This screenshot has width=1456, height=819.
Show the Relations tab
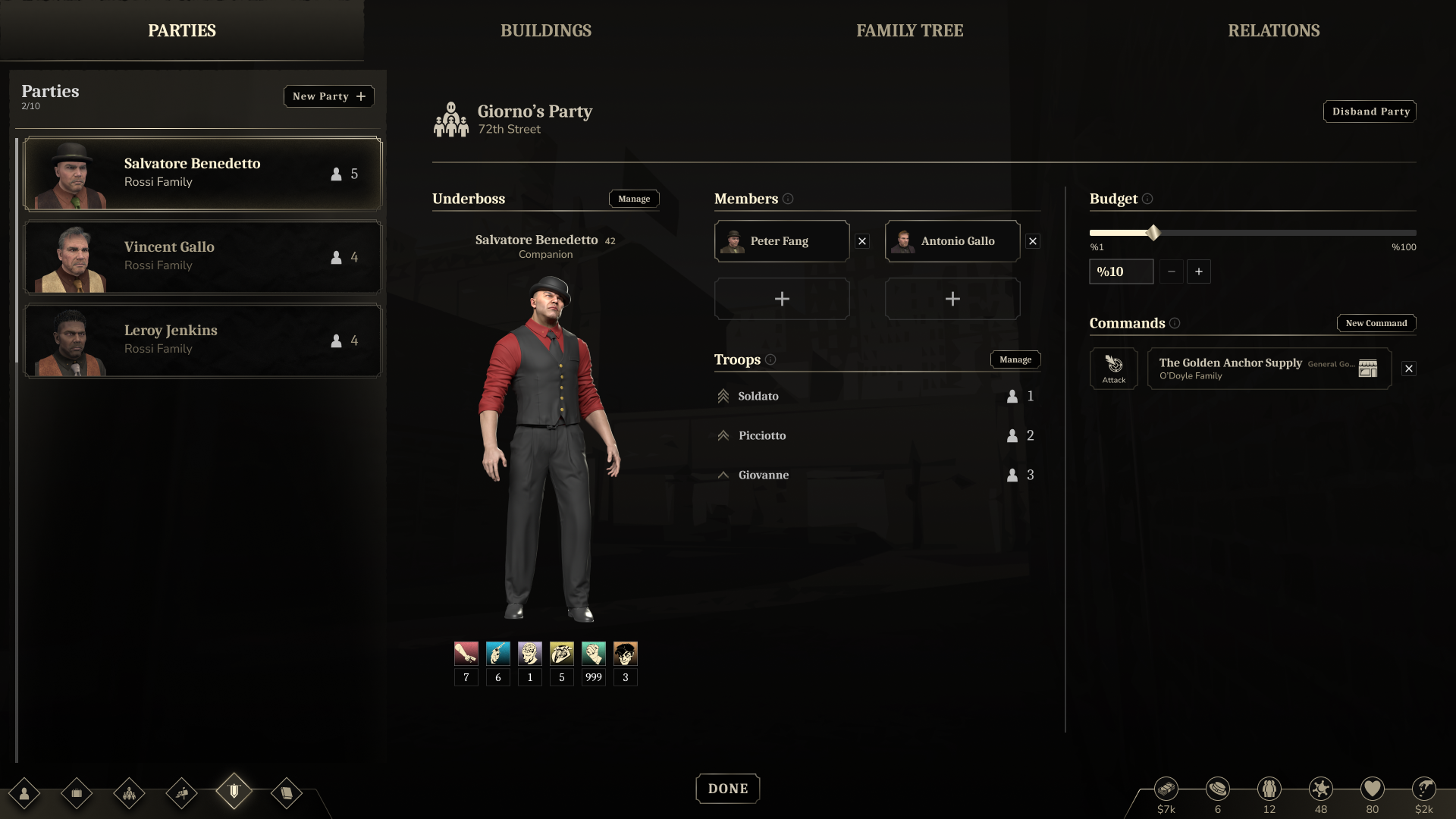coord(1273,30)
